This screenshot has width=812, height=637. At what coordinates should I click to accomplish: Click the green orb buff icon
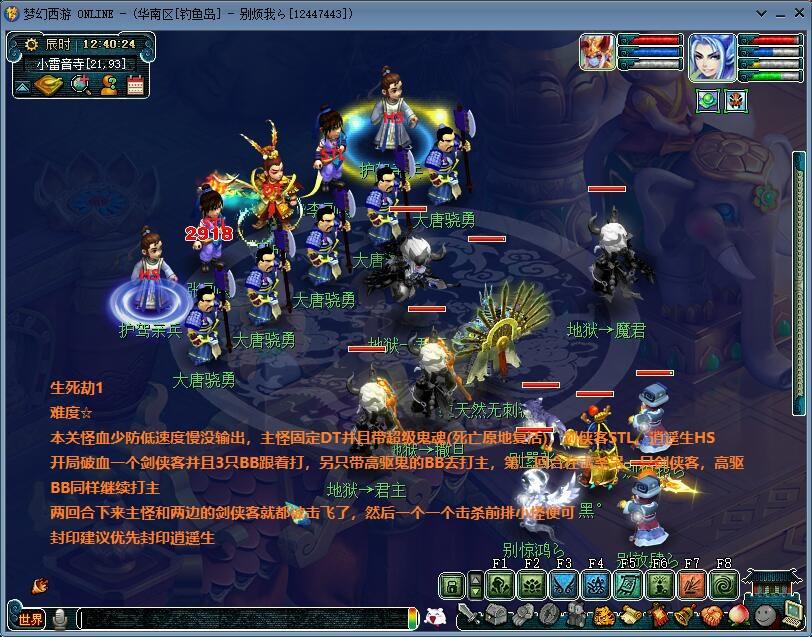click(x=708, y=100)
